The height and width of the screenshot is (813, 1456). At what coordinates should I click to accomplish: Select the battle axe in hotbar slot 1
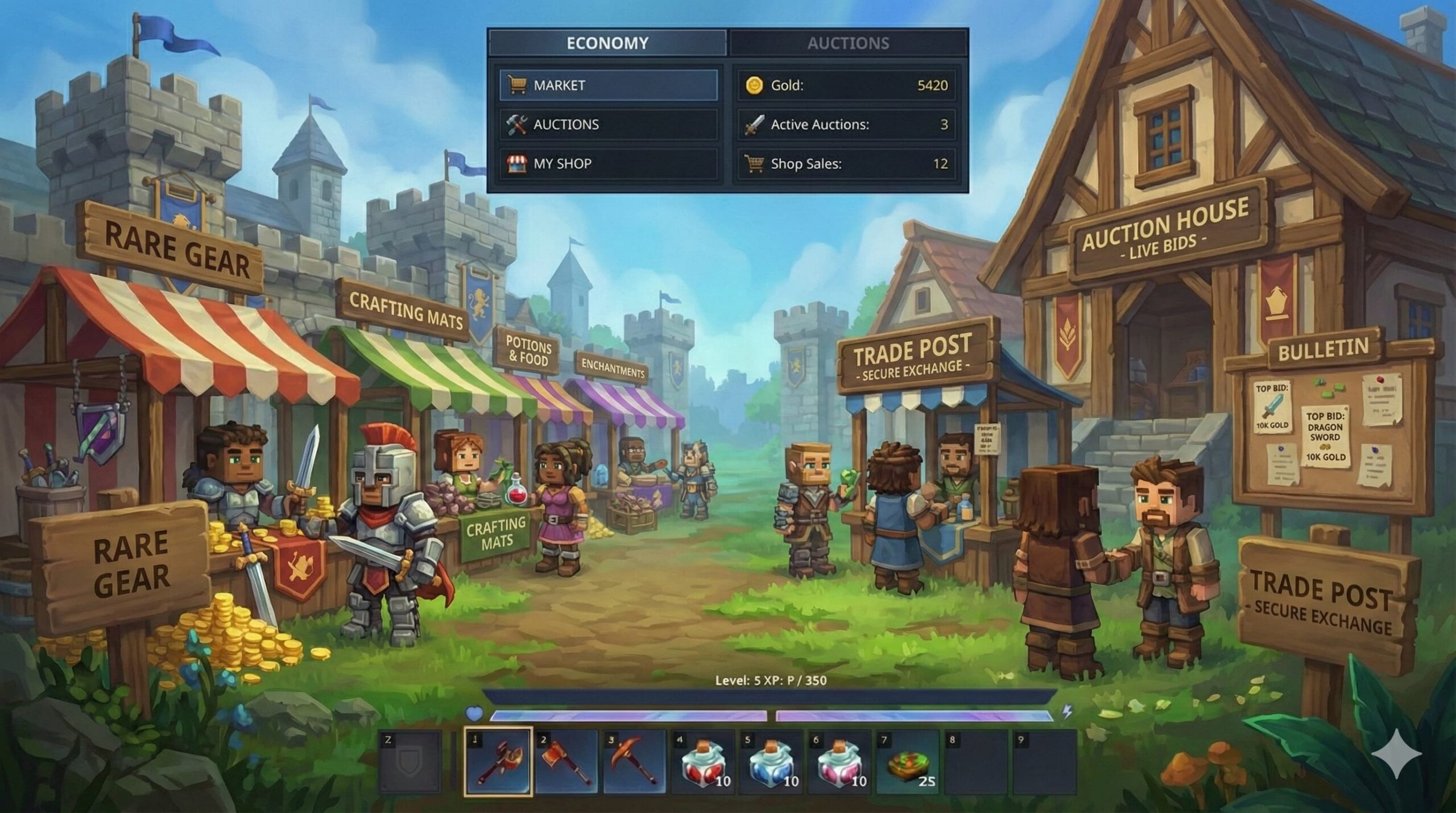[498, 761]
